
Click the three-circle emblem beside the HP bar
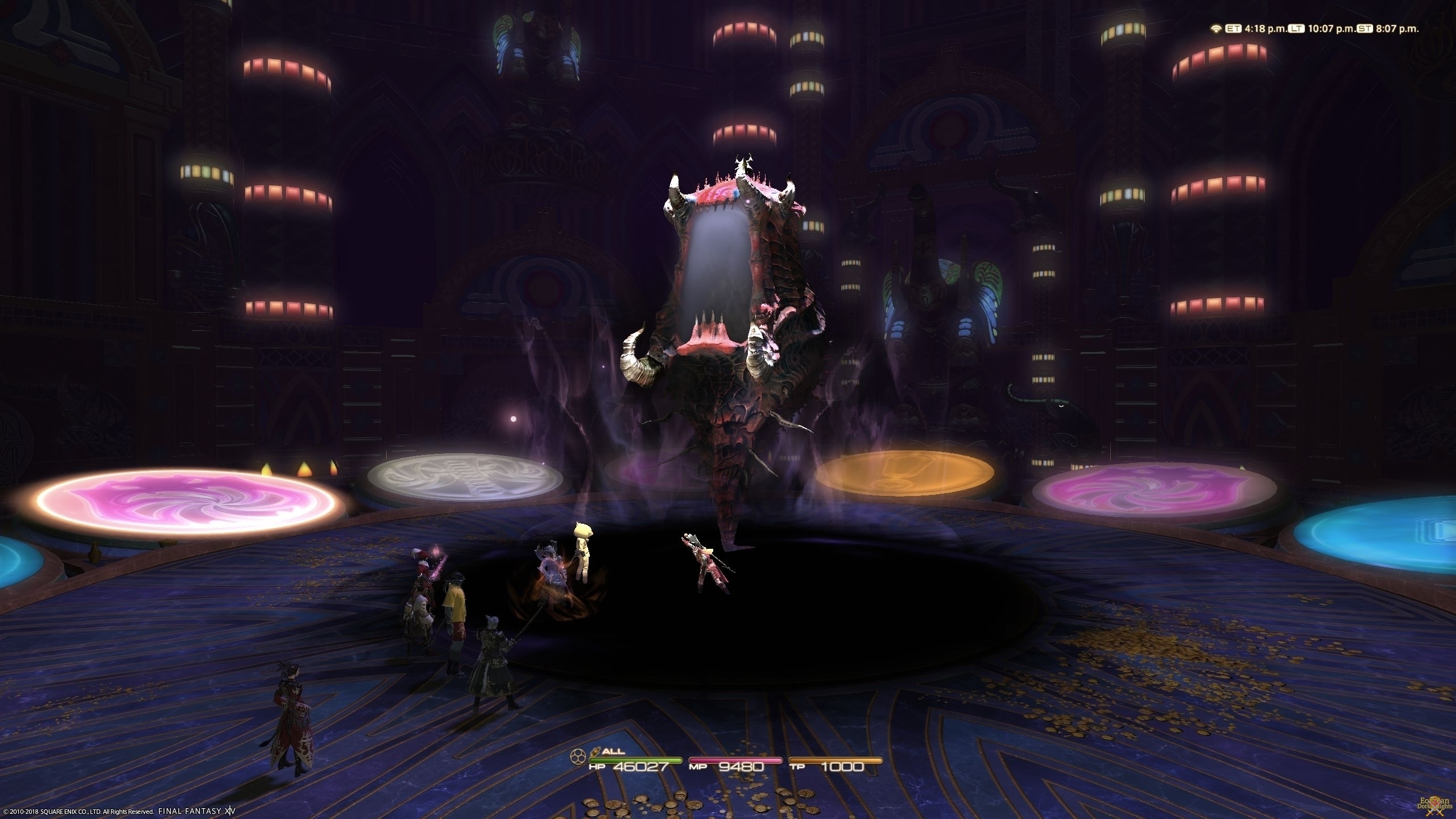click(578, 755)
